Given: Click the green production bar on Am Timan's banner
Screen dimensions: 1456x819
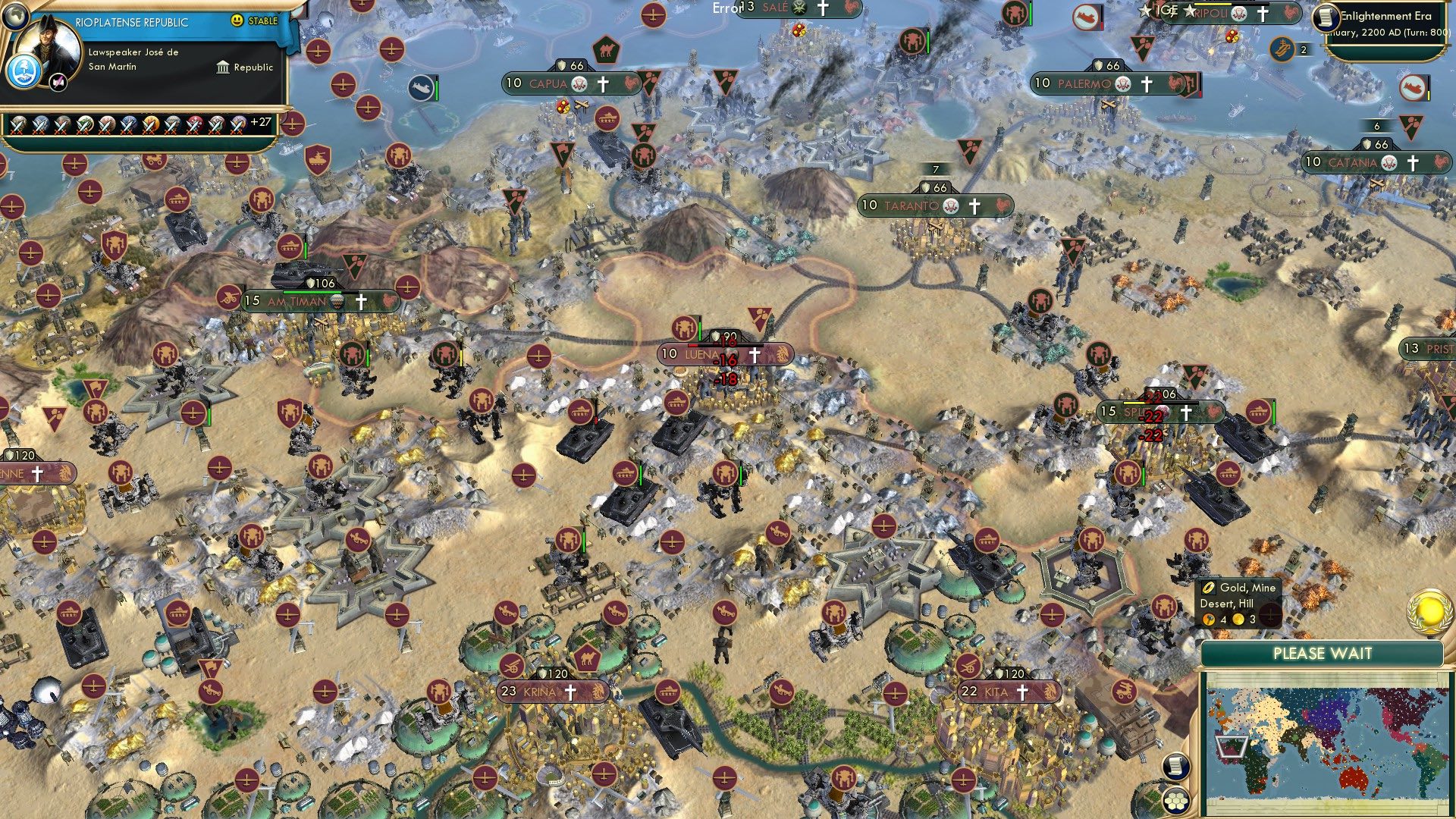Looking at the screenshot, I should (x=312, y=292).
